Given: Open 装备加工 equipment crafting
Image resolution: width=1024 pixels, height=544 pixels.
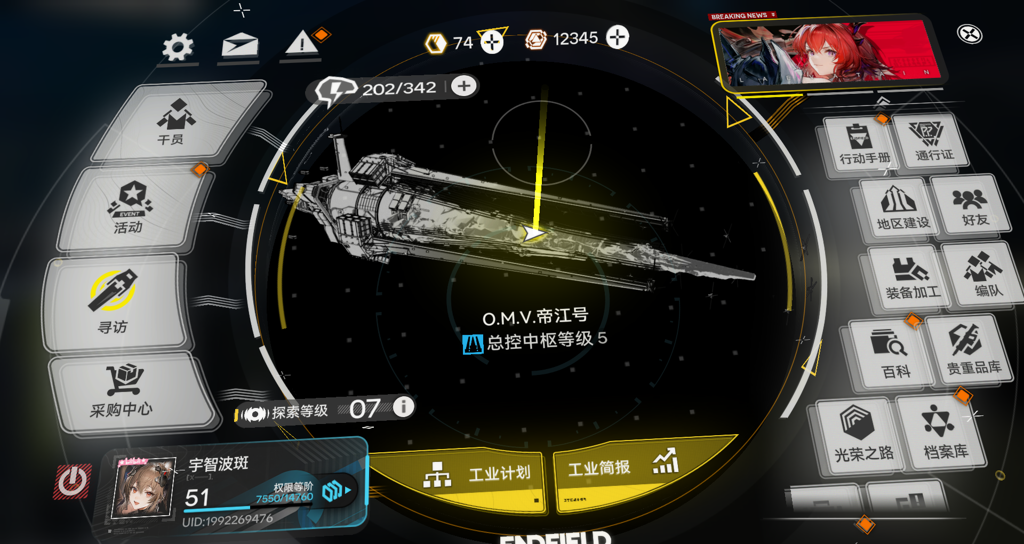Looking at the screenshot, I should (906, 277).
